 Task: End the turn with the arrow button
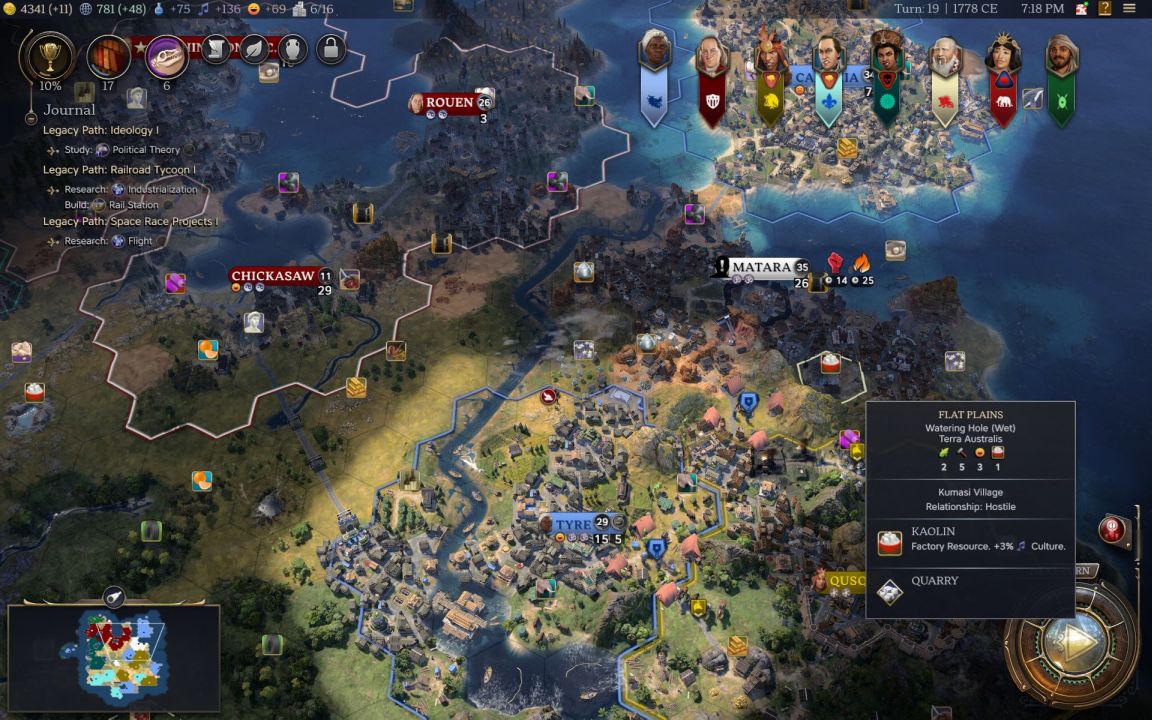click(x=1075, y=640)
